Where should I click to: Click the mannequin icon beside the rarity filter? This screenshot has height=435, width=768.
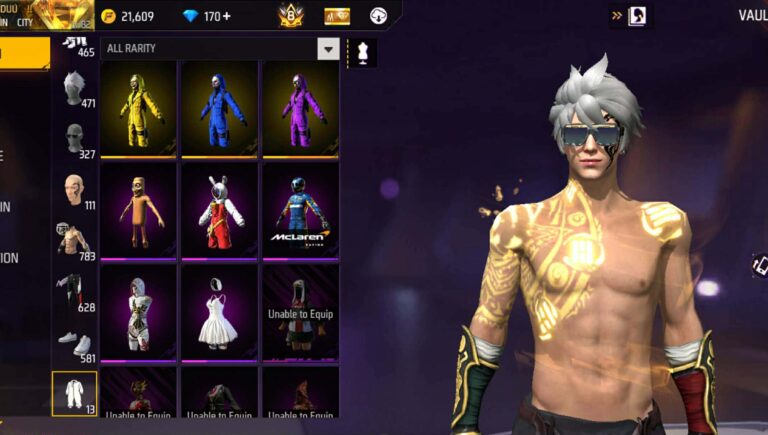pos(362,53)
